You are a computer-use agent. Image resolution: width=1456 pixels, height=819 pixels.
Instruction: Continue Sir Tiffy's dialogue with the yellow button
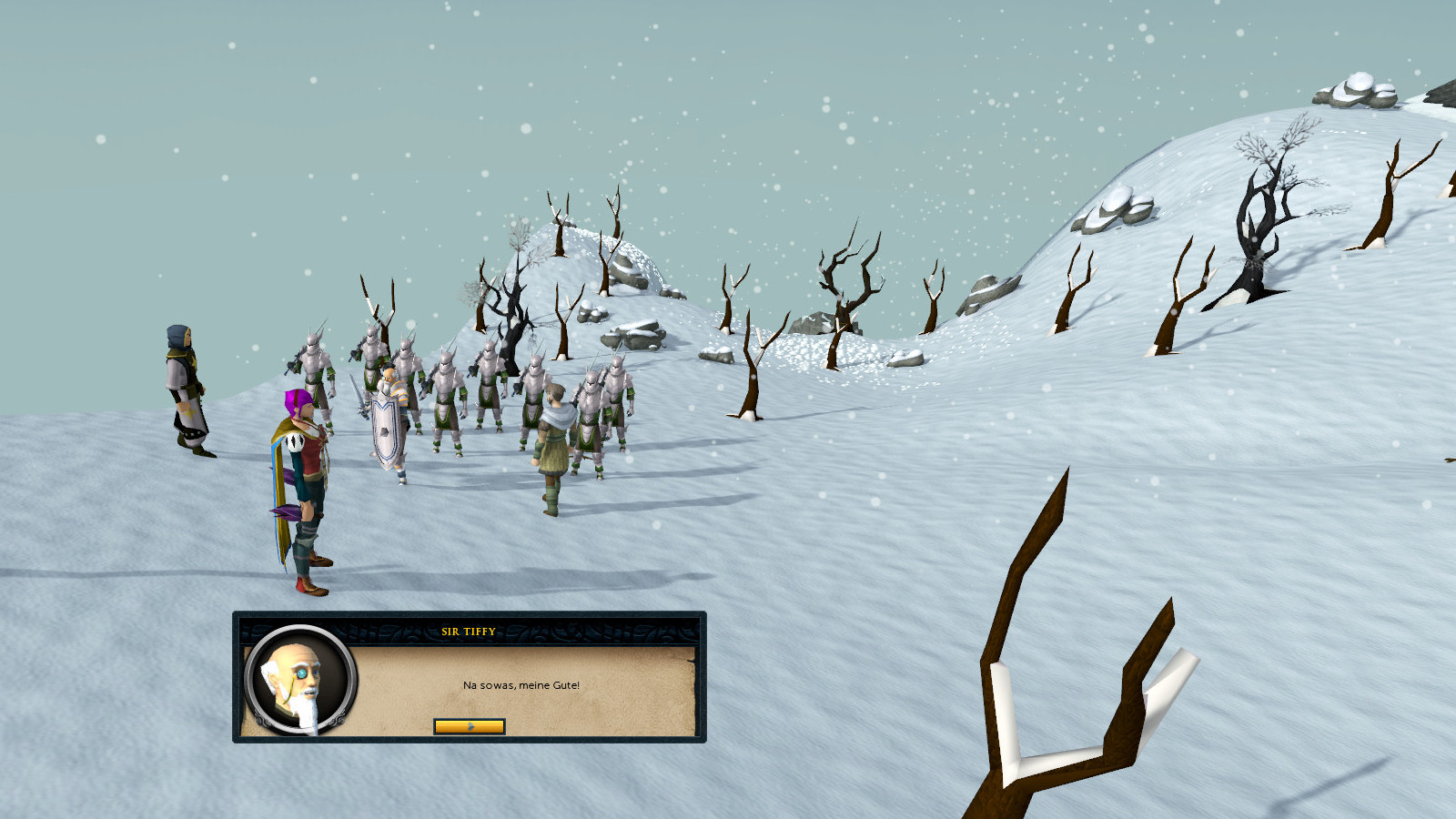point(470,726)
